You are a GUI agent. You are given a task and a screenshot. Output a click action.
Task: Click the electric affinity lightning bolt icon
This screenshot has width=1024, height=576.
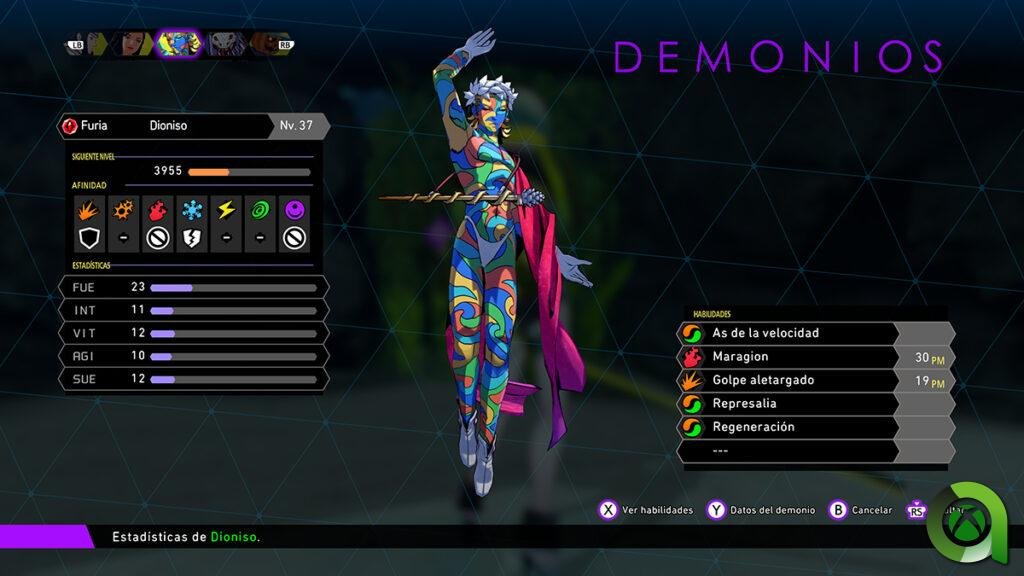tap(226, 210)
